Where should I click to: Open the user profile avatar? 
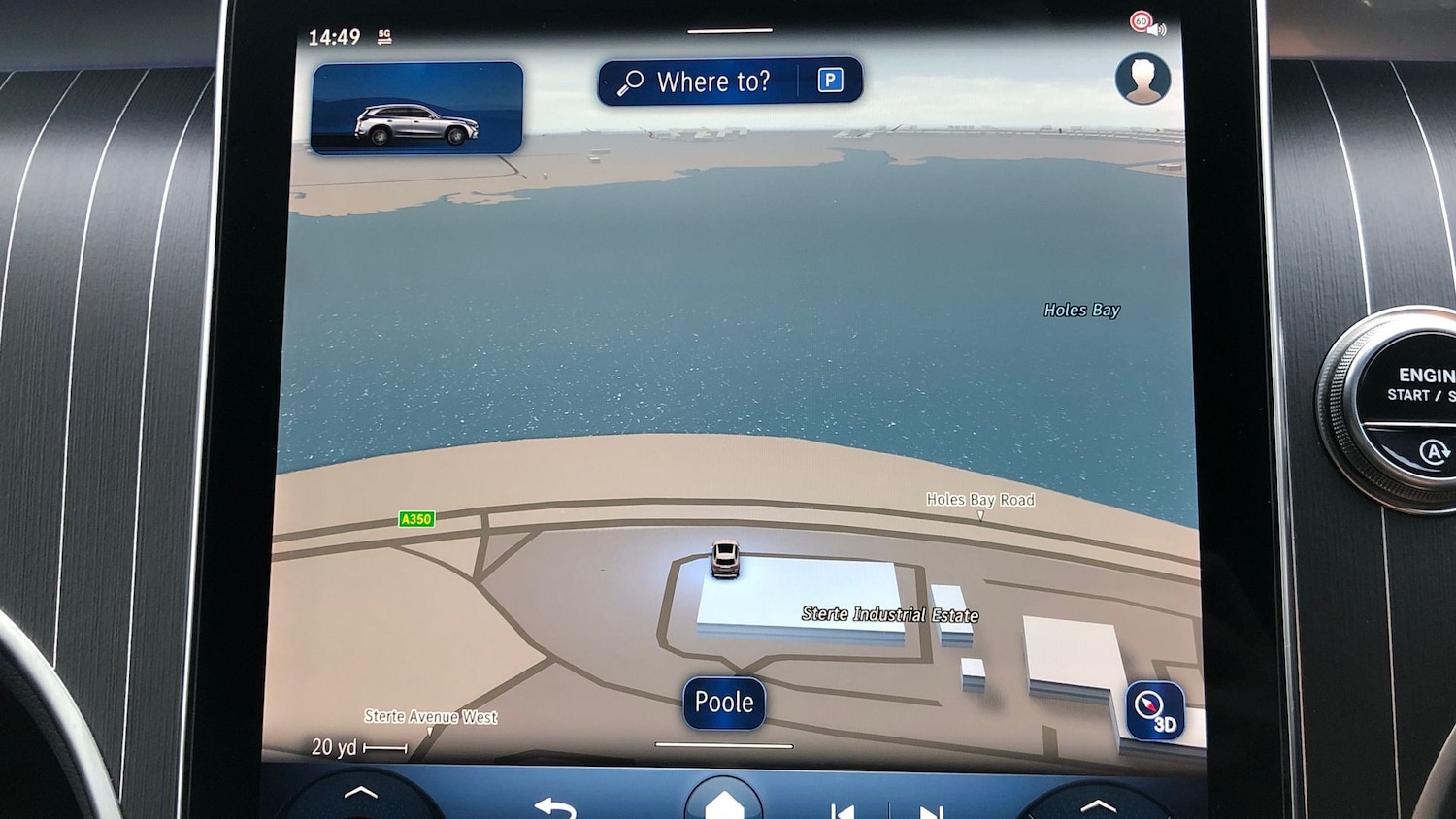[x=1142, y=79]
